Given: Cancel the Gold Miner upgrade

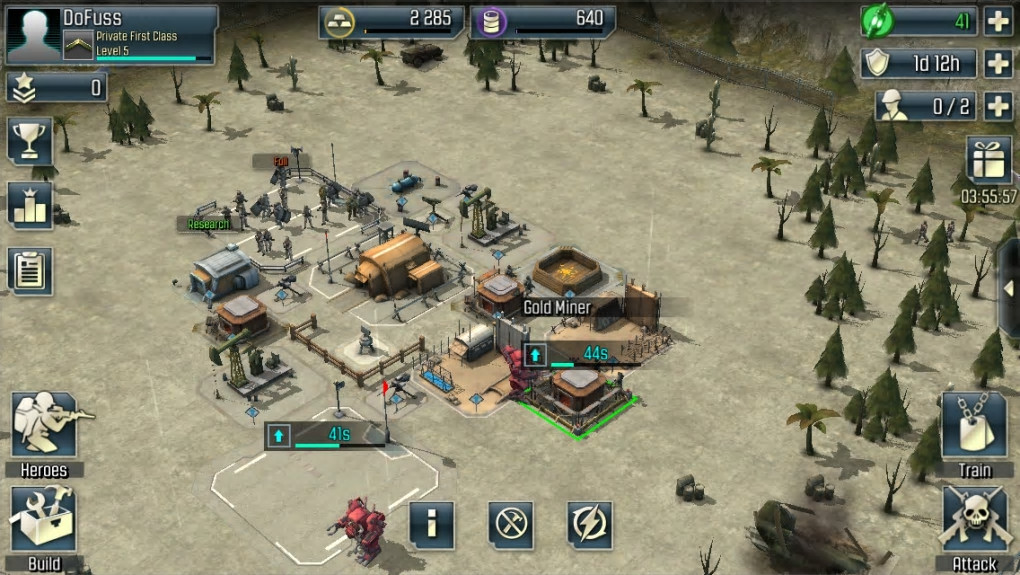Looking at the screenshot, I should pyautogui.click(x=511, y=525).
